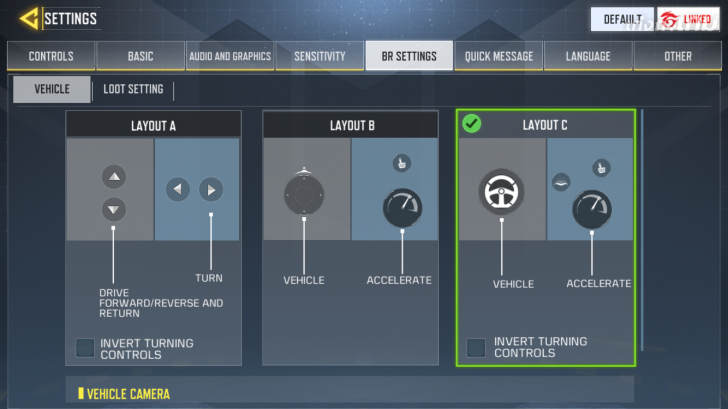Show the Other settings tab

pyautogui.click(x=677, y=56)
